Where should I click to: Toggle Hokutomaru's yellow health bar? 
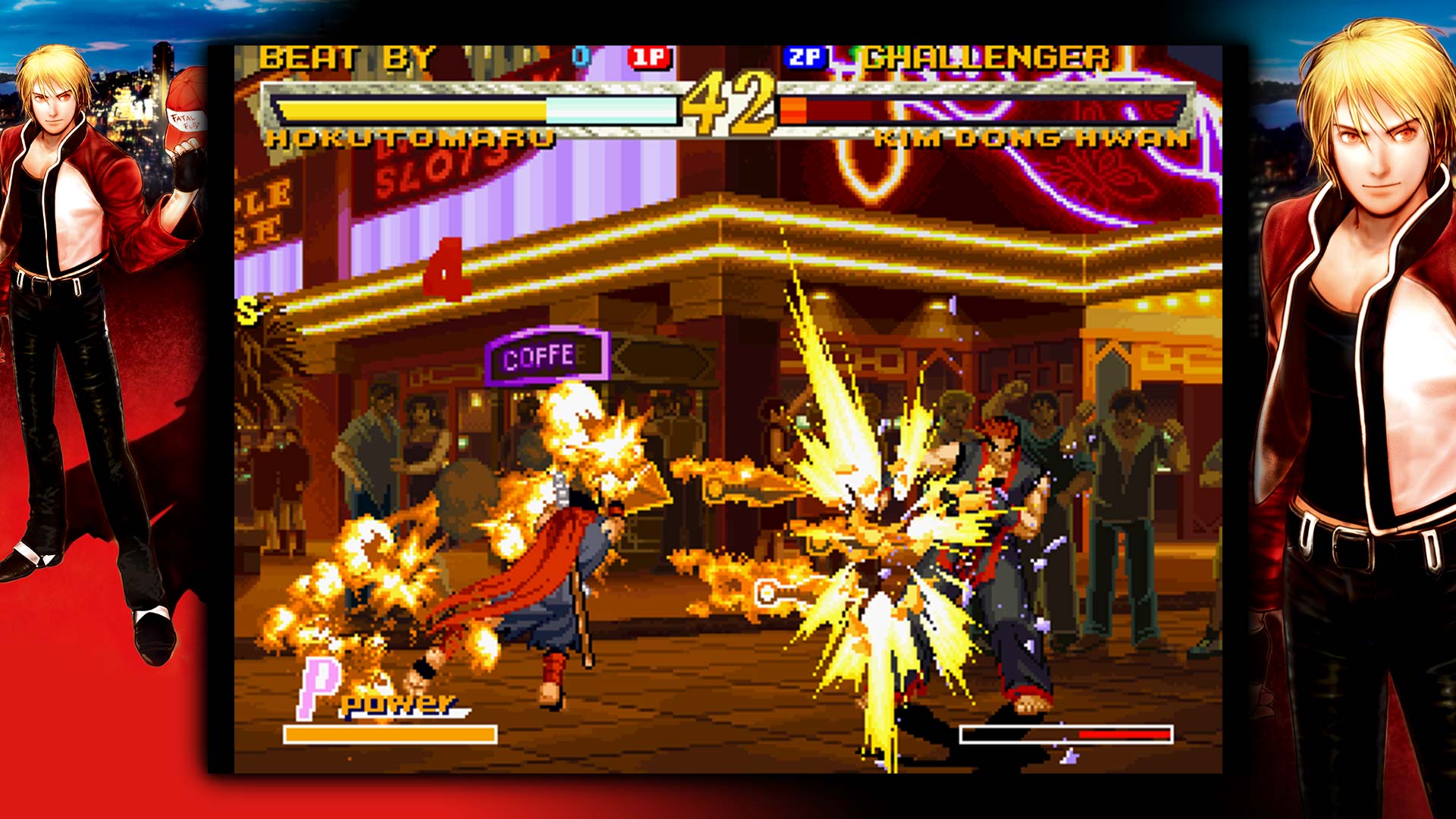[409, 109]
